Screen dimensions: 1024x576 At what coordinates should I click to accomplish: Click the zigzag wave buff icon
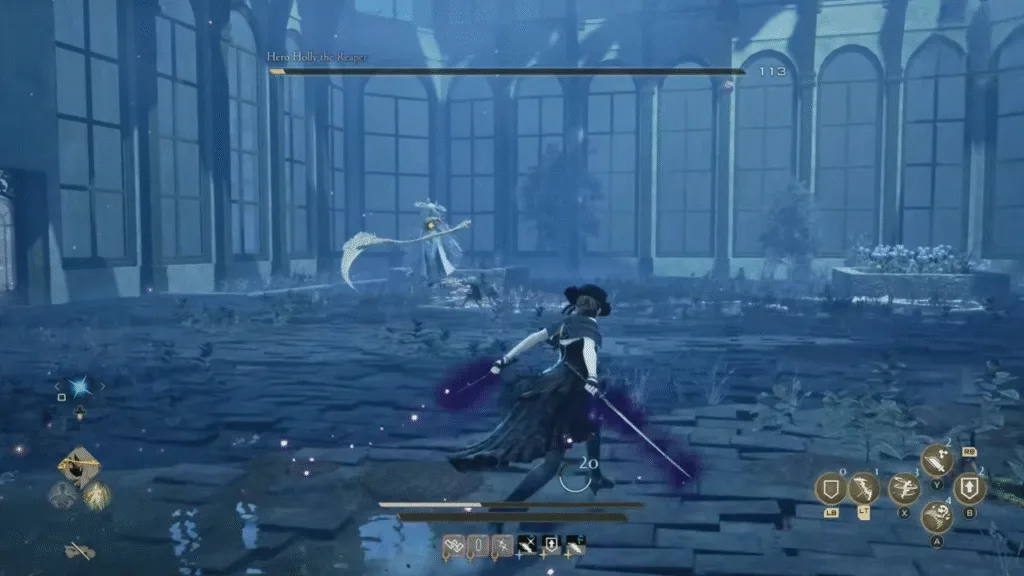click(x=453, y=545)
